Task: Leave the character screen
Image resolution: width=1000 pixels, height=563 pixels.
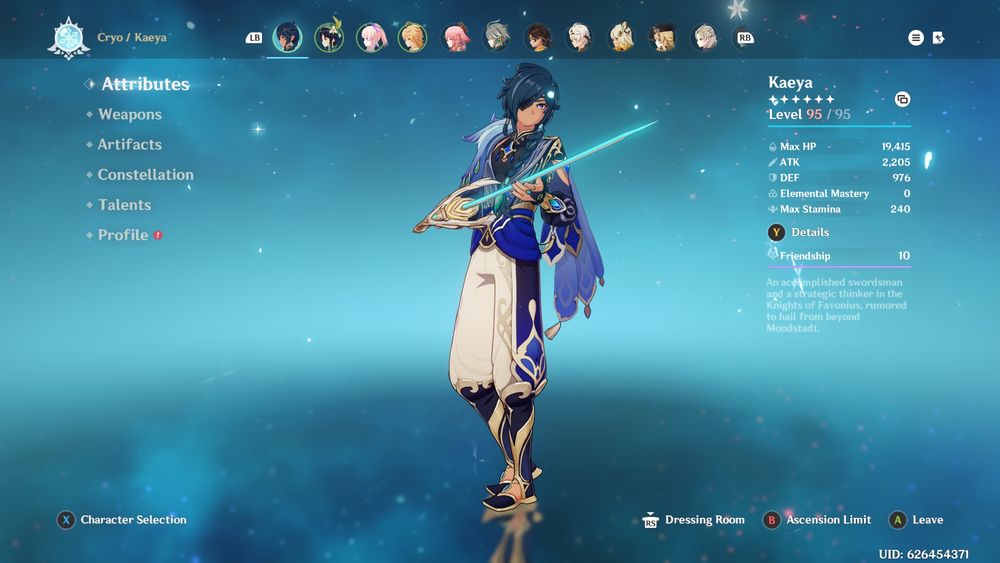Action: click(x=927, y=520)
